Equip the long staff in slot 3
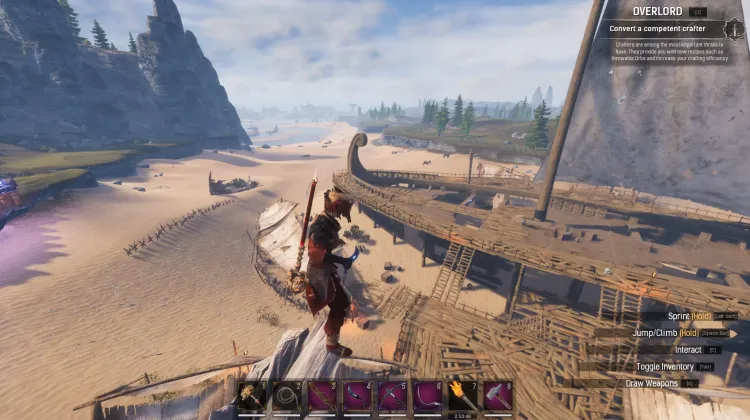 point(321,396)
